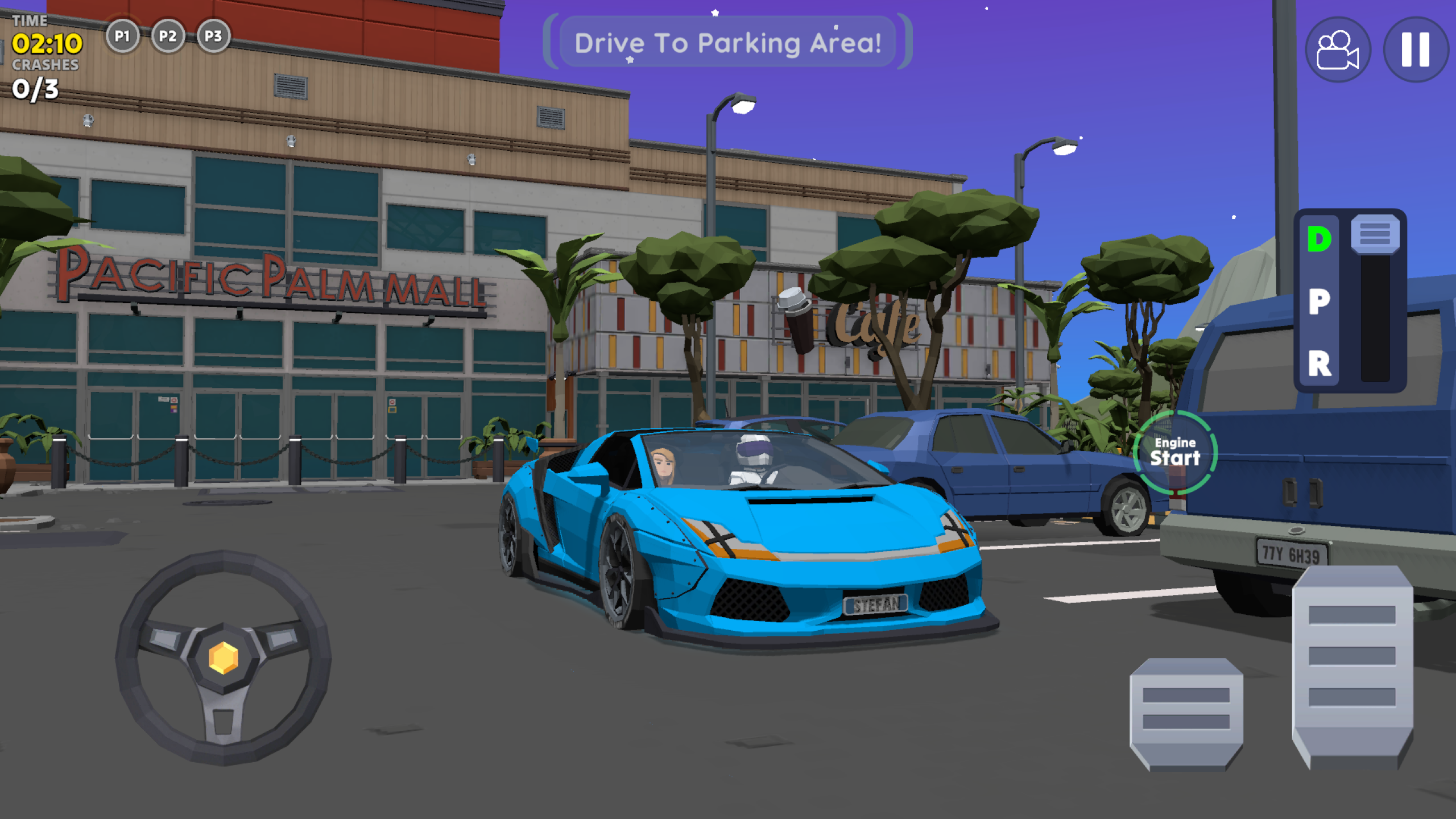Switch camera view with the camera icon
The image size is (1456, 819).
coord(1337,50)
